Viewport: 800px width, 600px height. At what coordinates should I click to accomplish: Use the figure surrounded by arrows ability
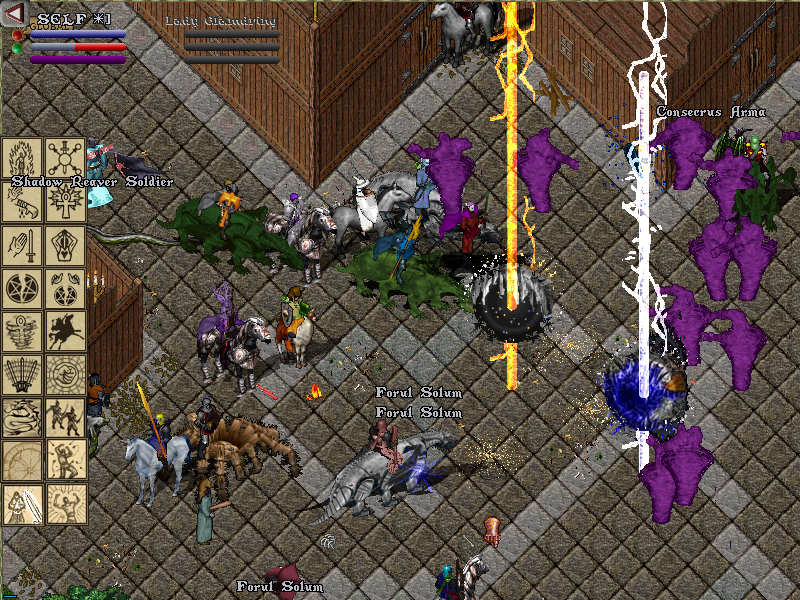(x=65, y=460)
